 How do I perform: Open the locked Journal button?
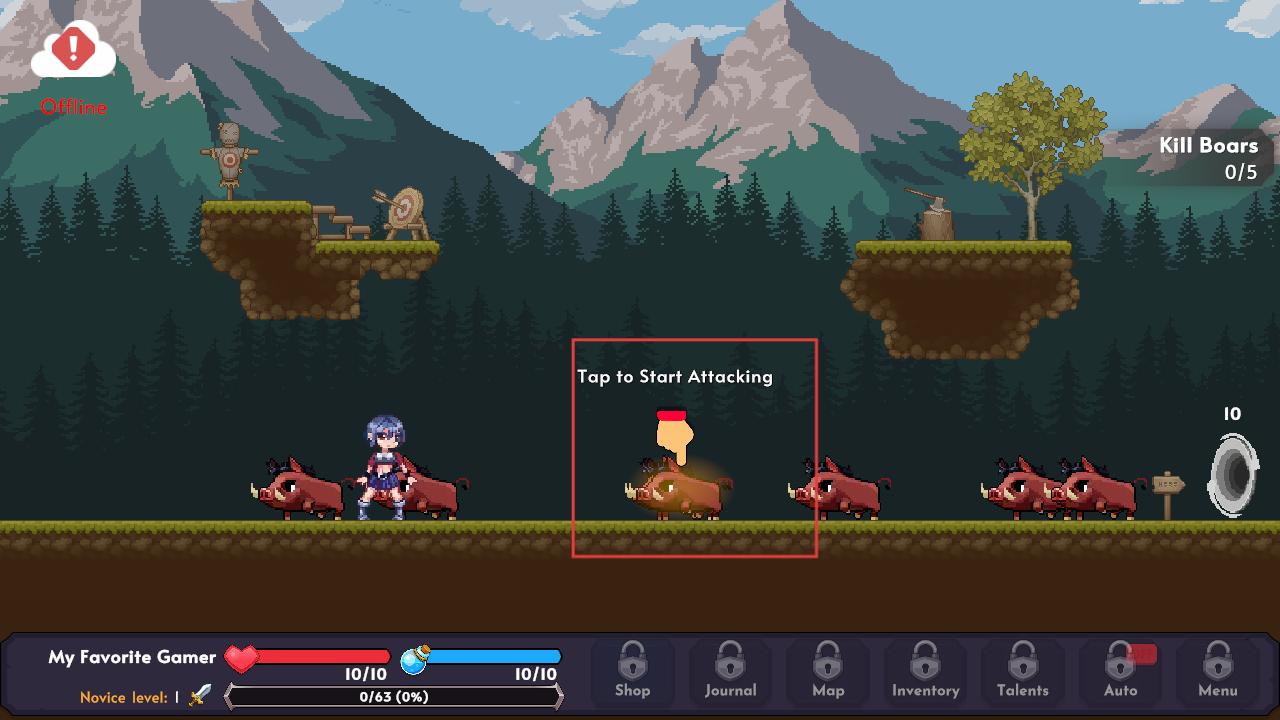tap(730, 670)
